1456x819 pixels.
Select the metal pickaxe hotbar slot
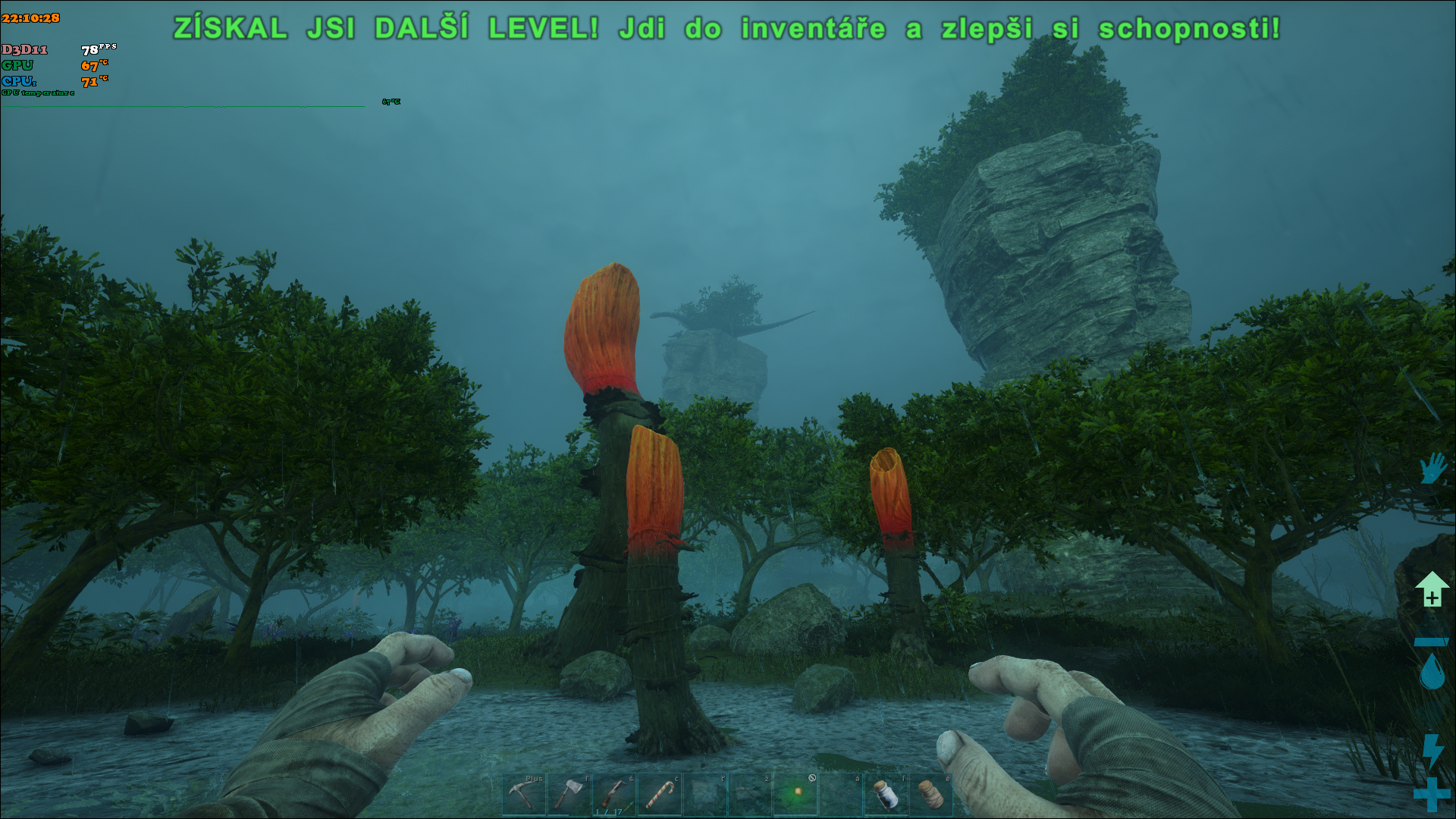[x=523, y=794]
